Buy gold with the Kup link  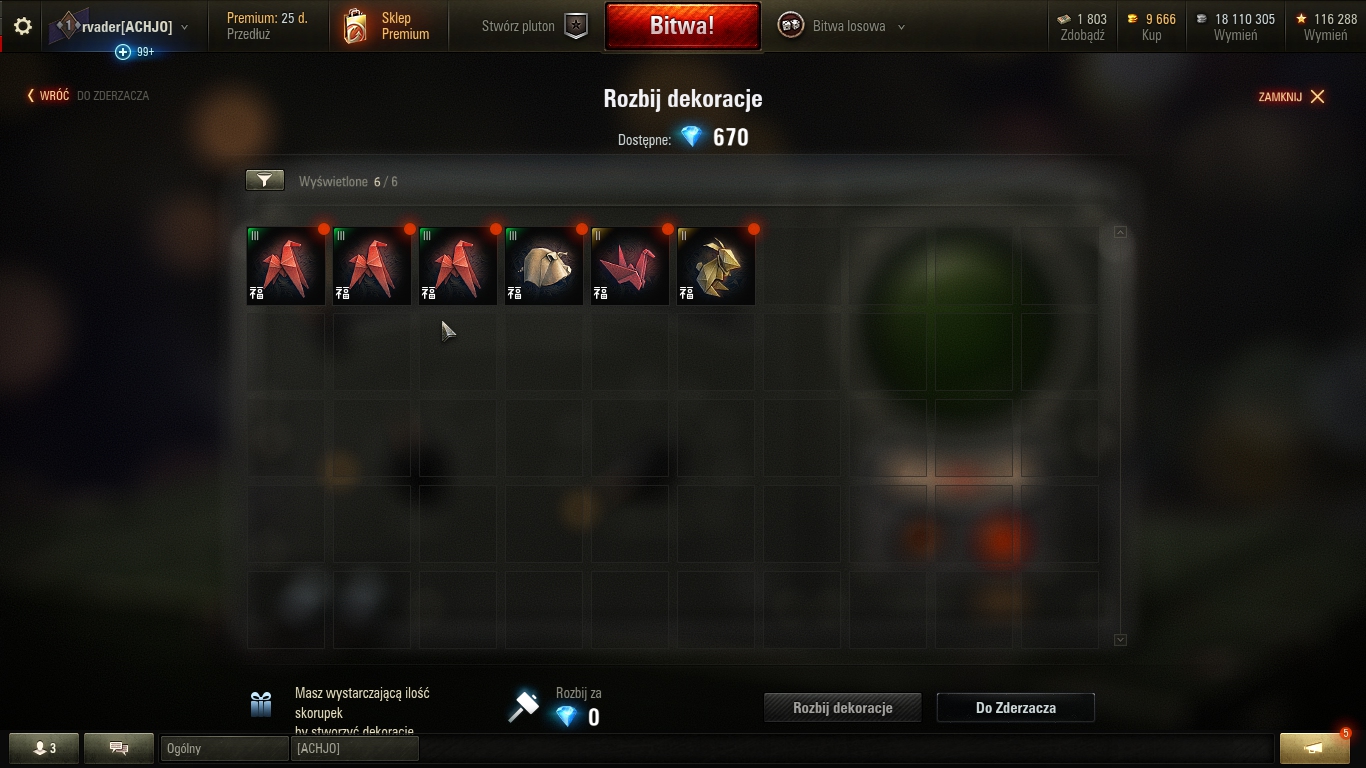(1151, 35)
